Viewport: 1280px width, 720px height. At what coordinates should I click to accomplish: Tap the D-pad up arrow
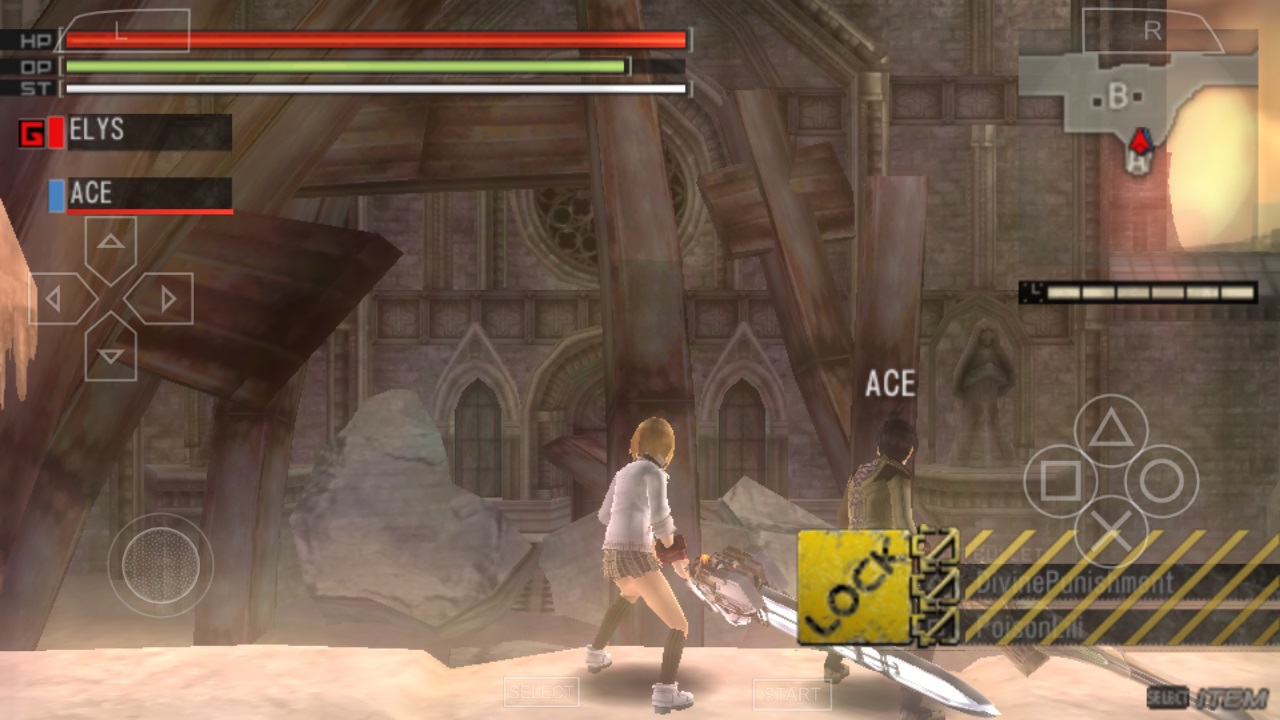coord(111,246)
